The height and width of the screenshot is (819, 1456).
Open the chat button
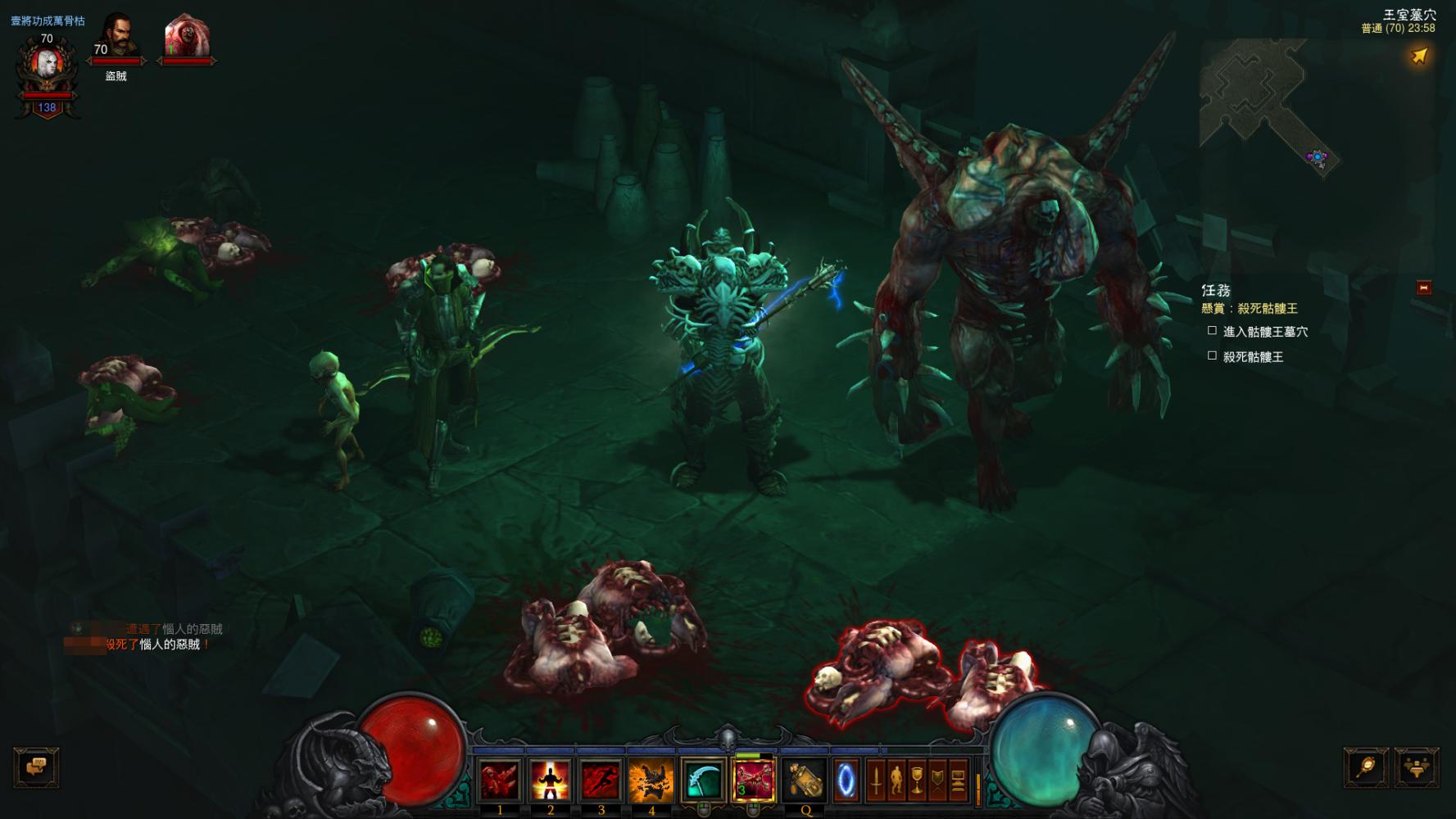[x=36, y=767]
